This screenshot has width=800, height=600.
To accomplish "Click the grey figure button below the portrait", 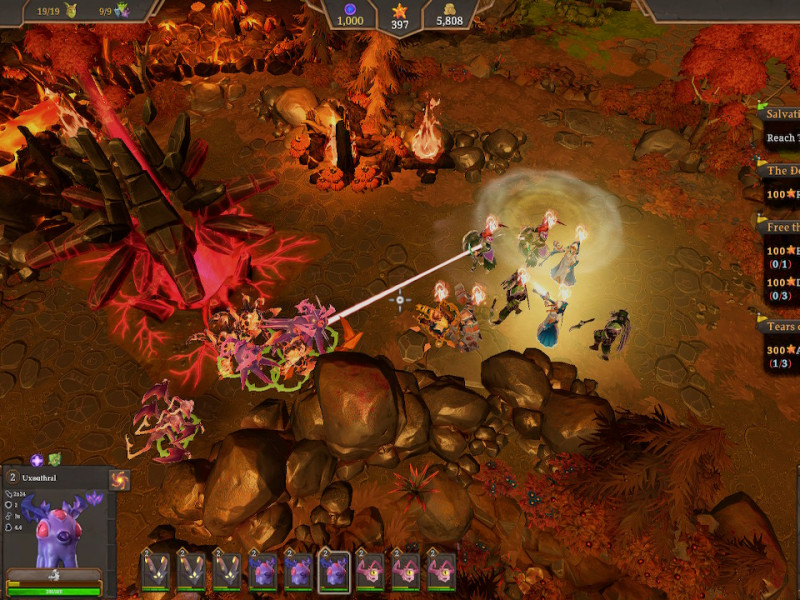I will click(54, 574).
